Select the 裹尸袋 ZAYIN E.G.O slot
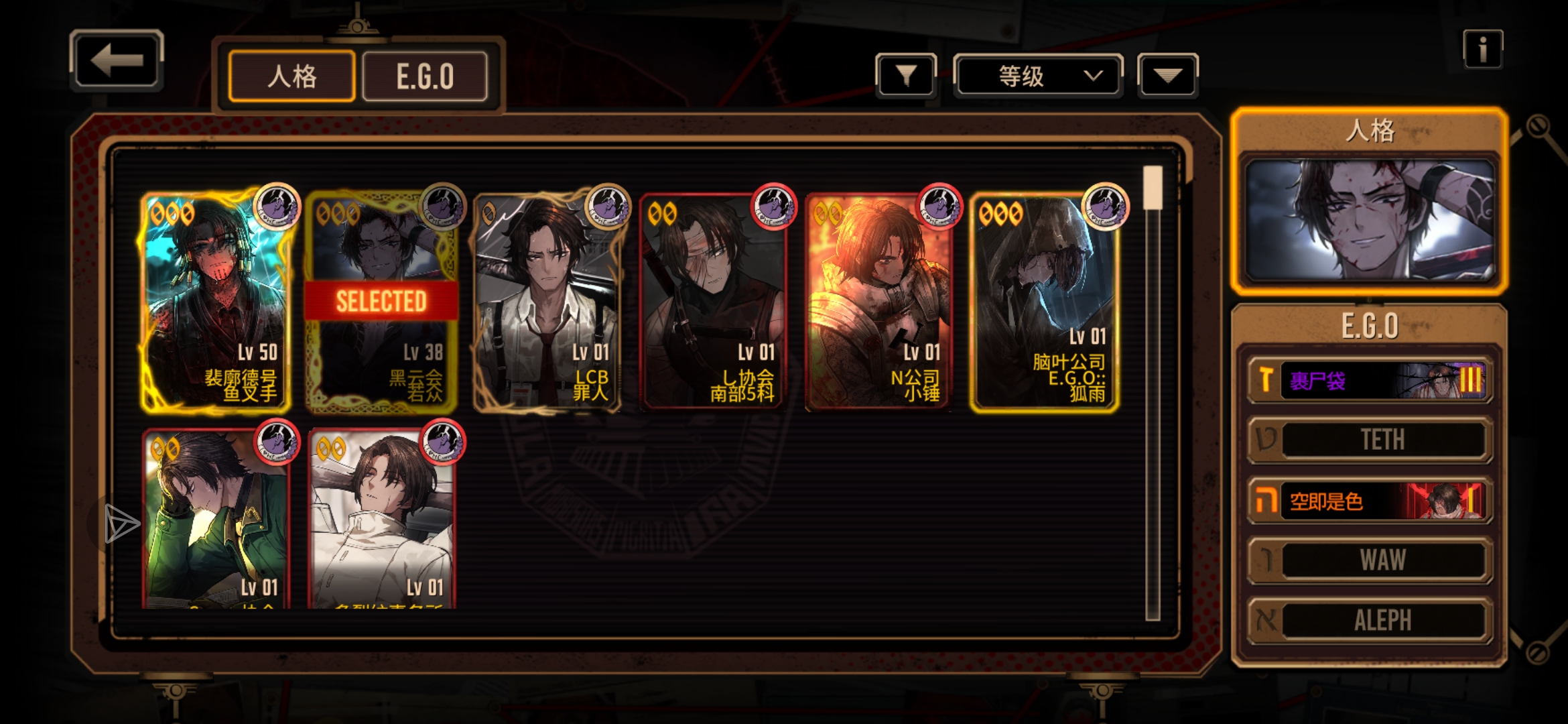1568x724 pixels. [x=1370, y=381]
